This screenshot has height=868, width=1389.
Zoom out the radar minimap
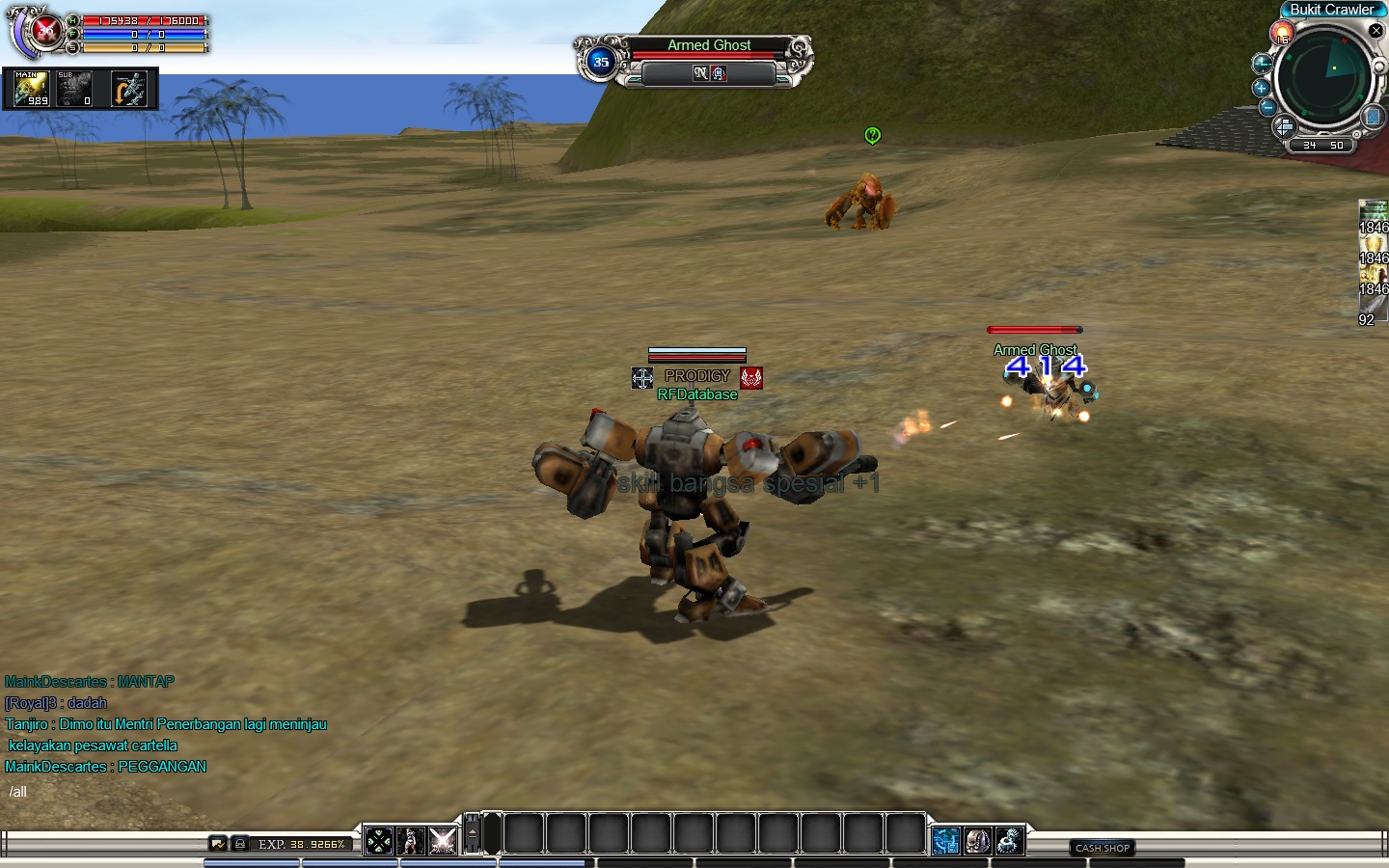click(1267, 108)
